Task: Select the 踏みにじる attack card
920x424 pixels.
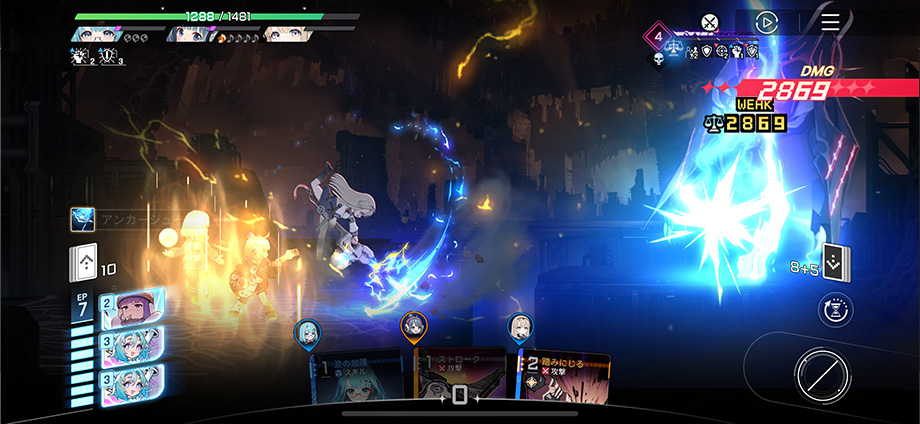Action: click(560, 378)
